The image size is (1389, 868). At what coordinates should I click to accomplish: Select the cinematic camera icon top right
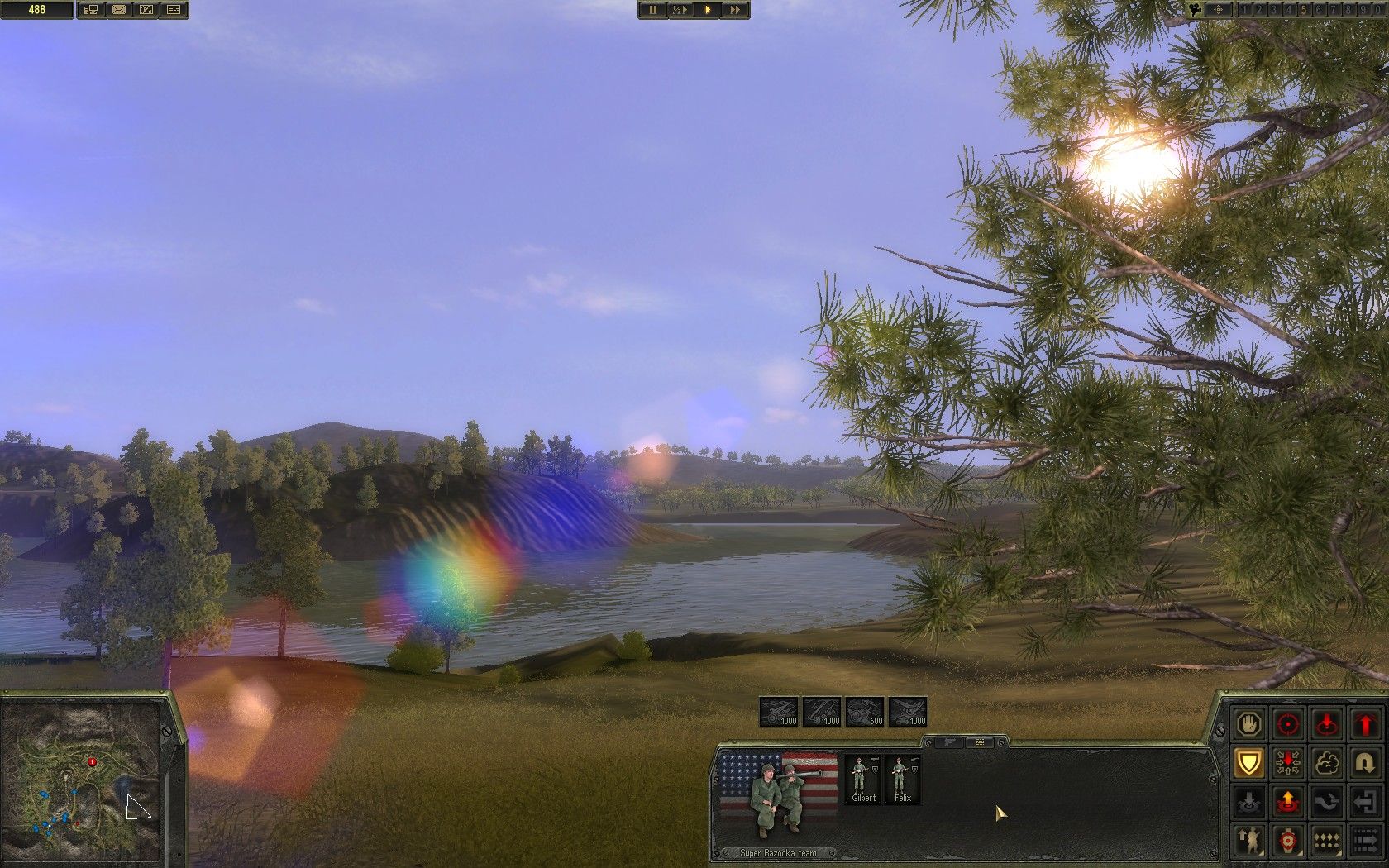tap(1194, 11)
